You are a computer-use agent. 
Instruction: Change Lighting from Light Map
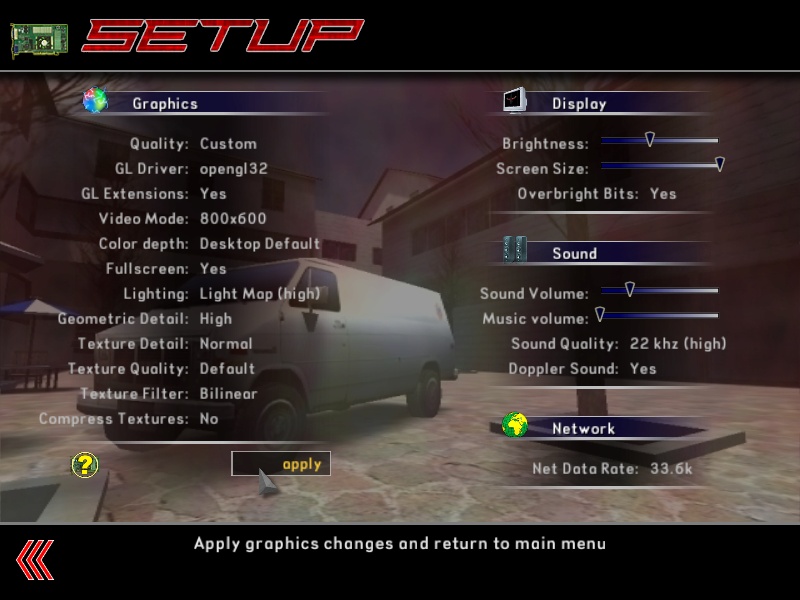click(259, 294)
